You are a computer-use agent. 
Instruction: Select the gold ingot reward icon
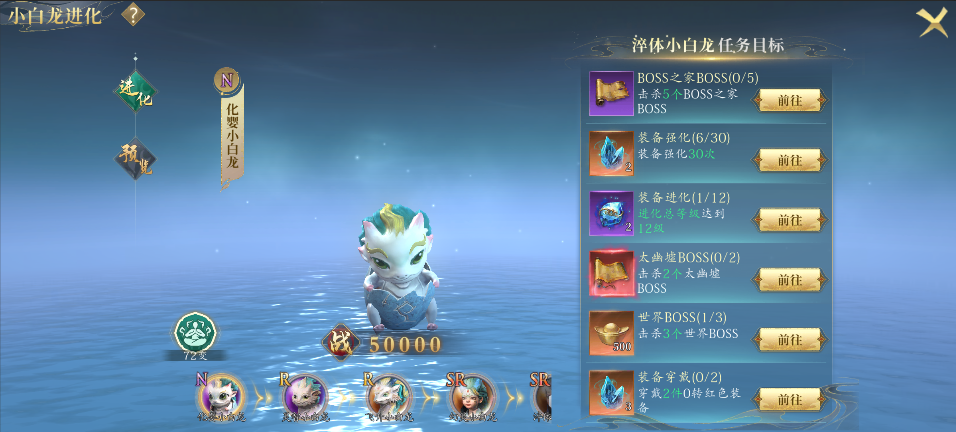[x=611, y=334]
